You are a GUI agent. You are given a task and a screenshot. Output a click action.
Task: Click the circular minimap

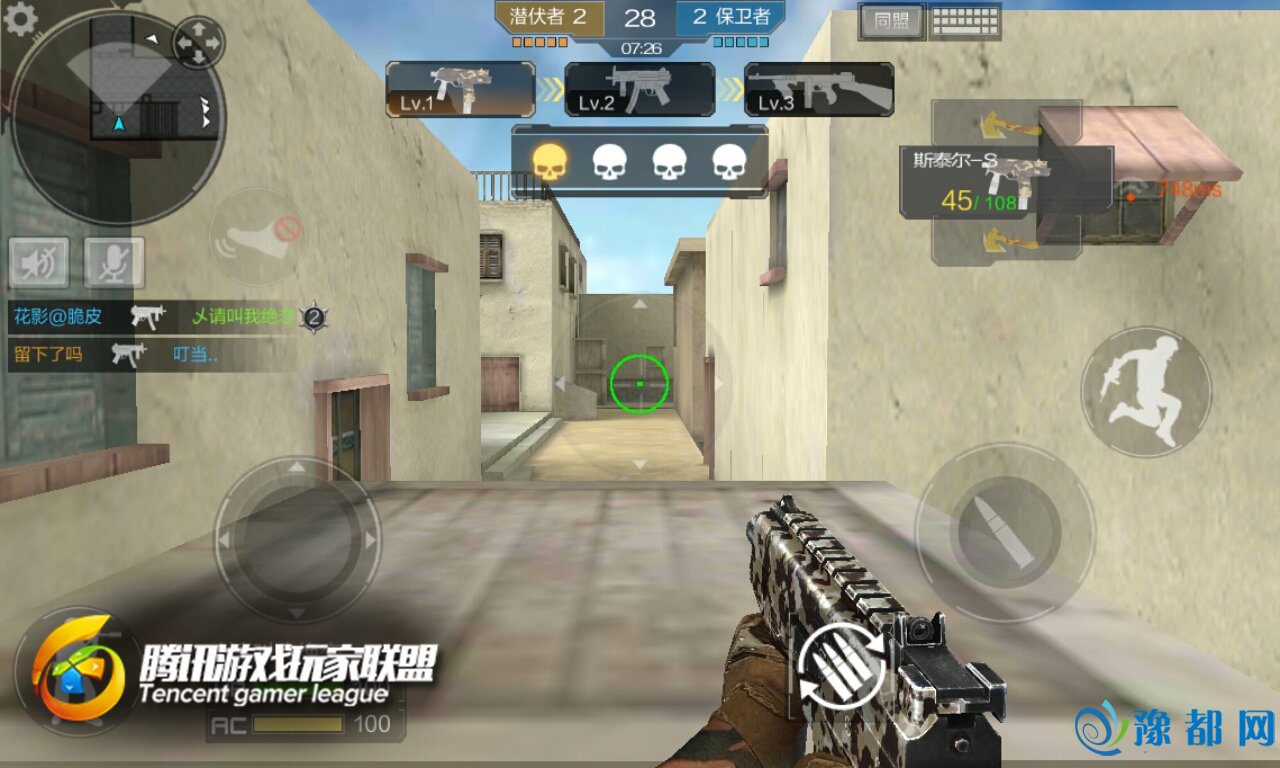tap(118, 118)
